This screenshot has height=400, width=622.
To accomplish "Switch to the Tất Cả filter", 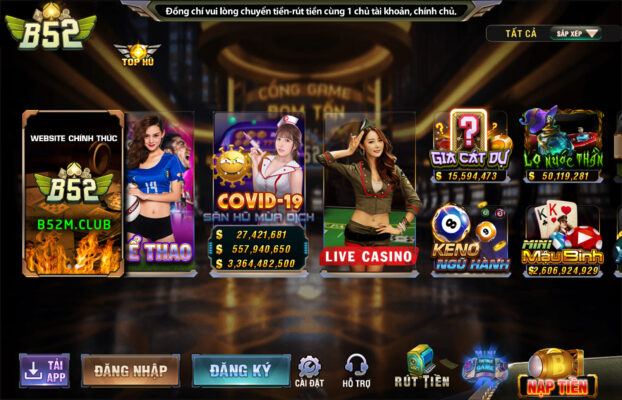I will click(521, 33).
